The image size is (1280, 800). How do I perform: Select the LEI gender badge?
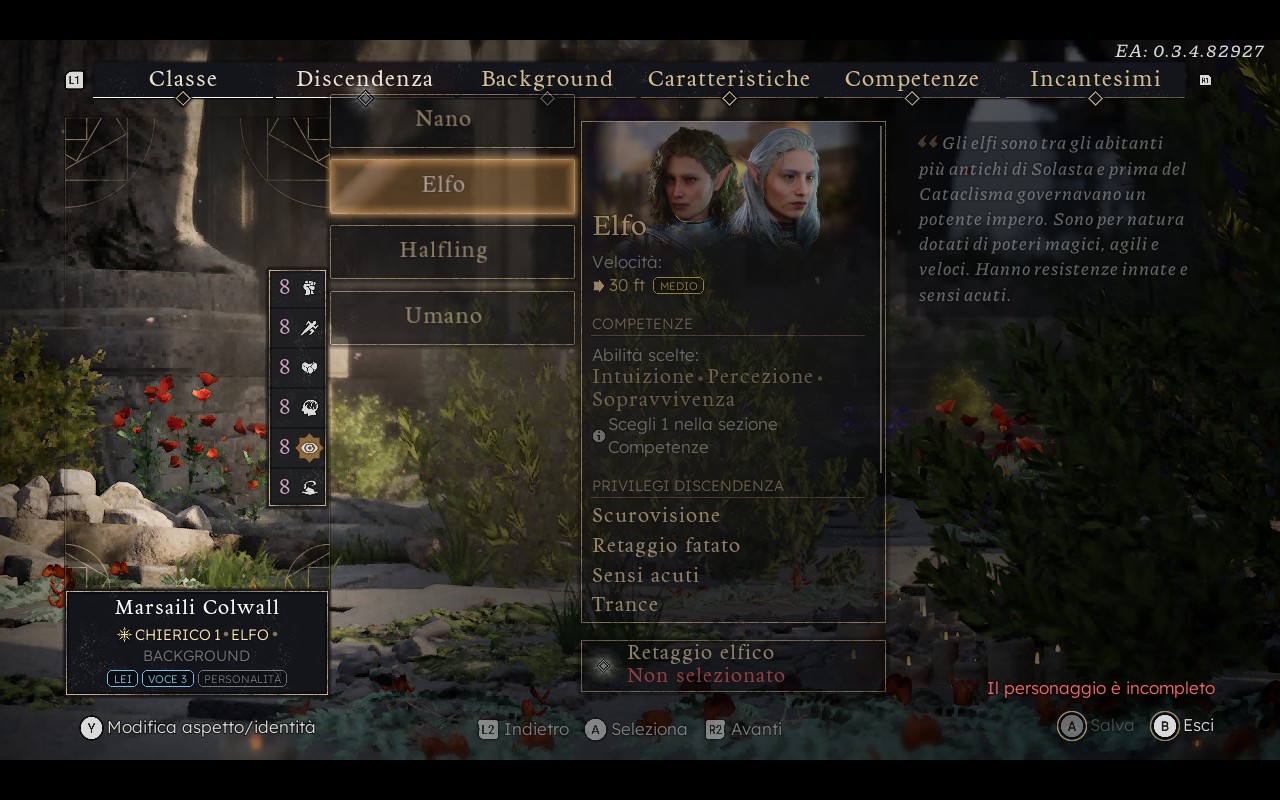click(124, 677)
